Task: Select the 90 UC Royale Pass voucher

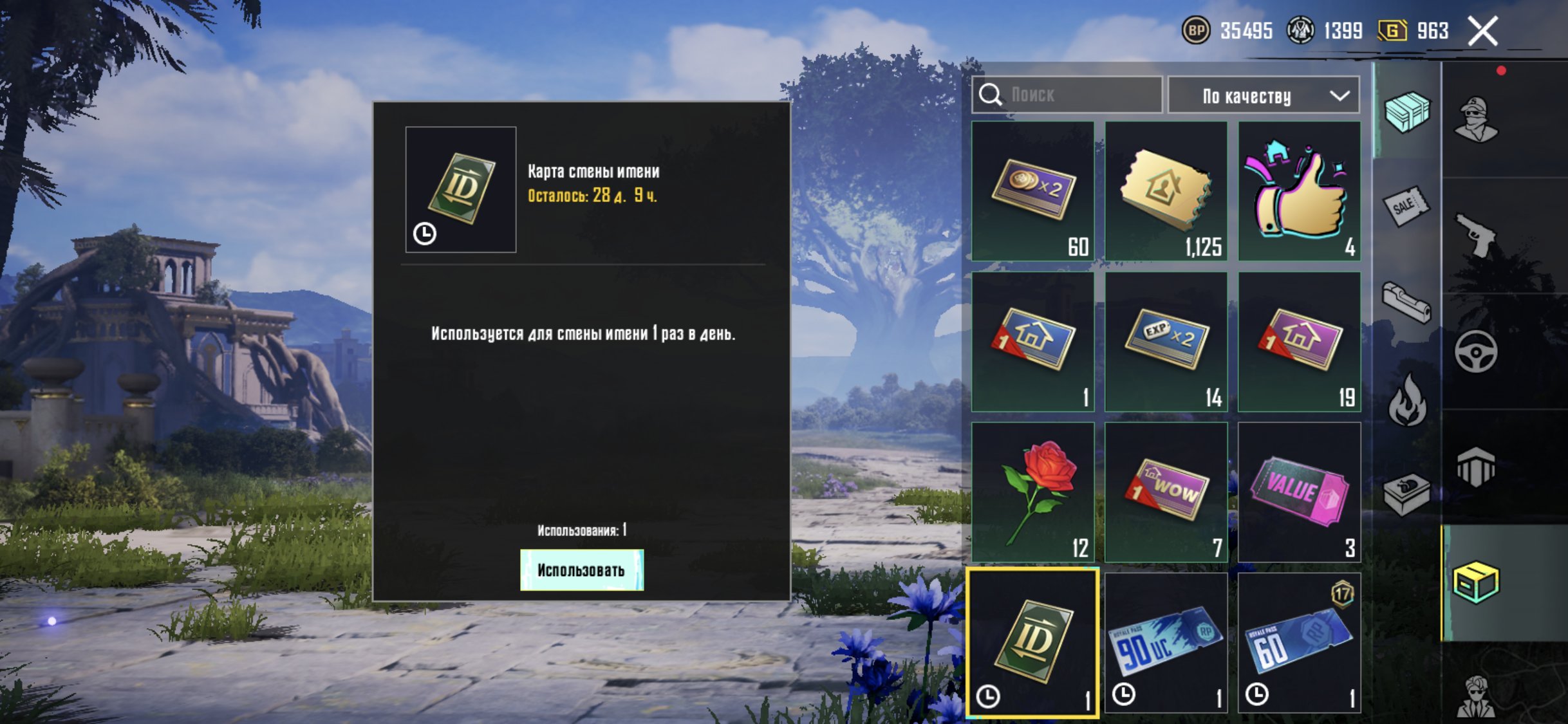Action: (x=1166, y=642)
